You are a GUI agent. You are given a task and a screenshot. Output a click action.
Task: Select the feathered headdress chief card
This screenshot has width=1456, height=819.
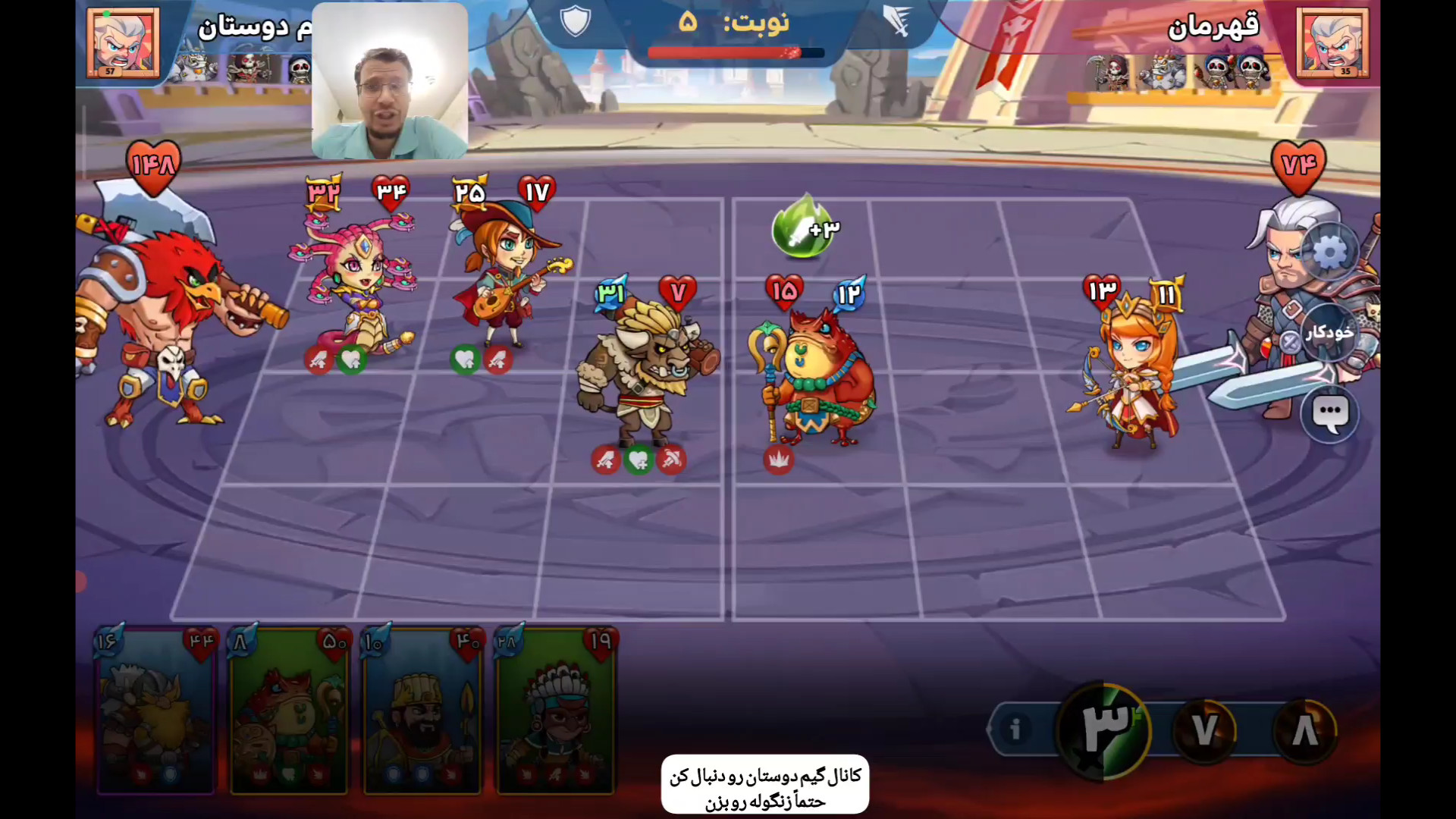(x=556, y=711)
